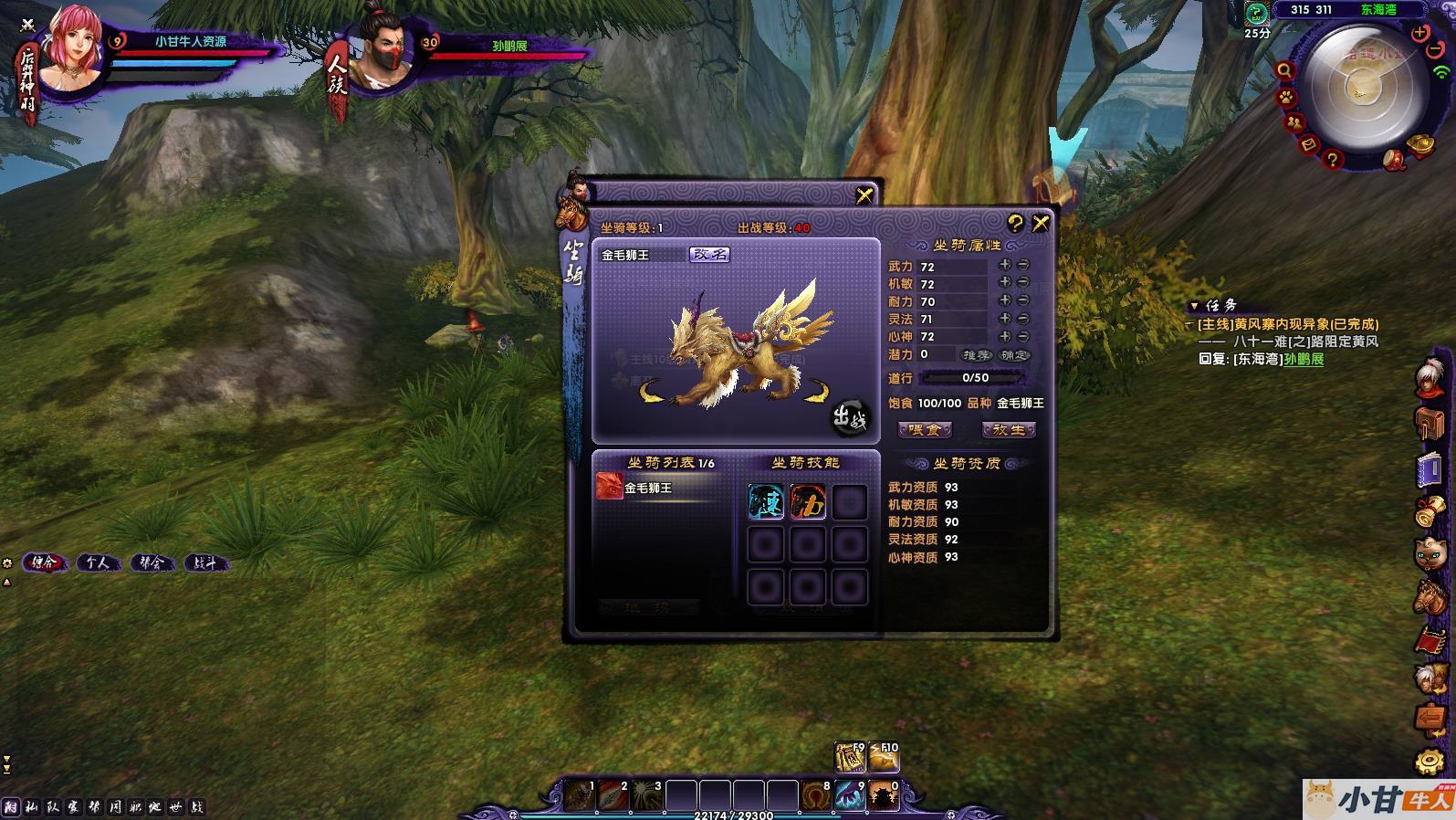This screenshot has width=1456, height=820.
Task: Follow the 孙鹏展 quest link in tracker
Action: [1304, 359]
